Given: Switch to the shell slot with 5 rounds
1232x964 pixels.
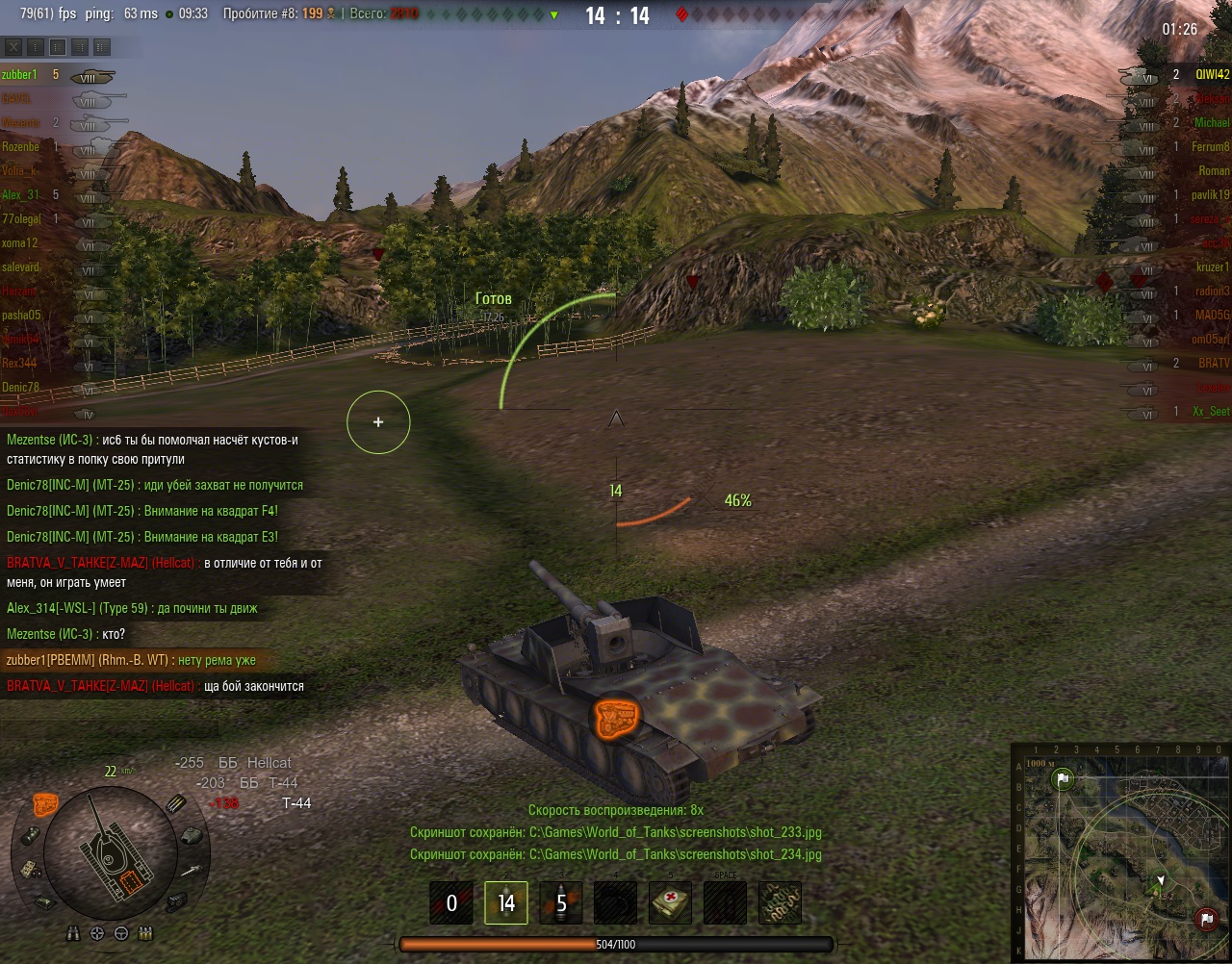Looking at the screenshot, I should pyautogui.click(x=561, y=903).
